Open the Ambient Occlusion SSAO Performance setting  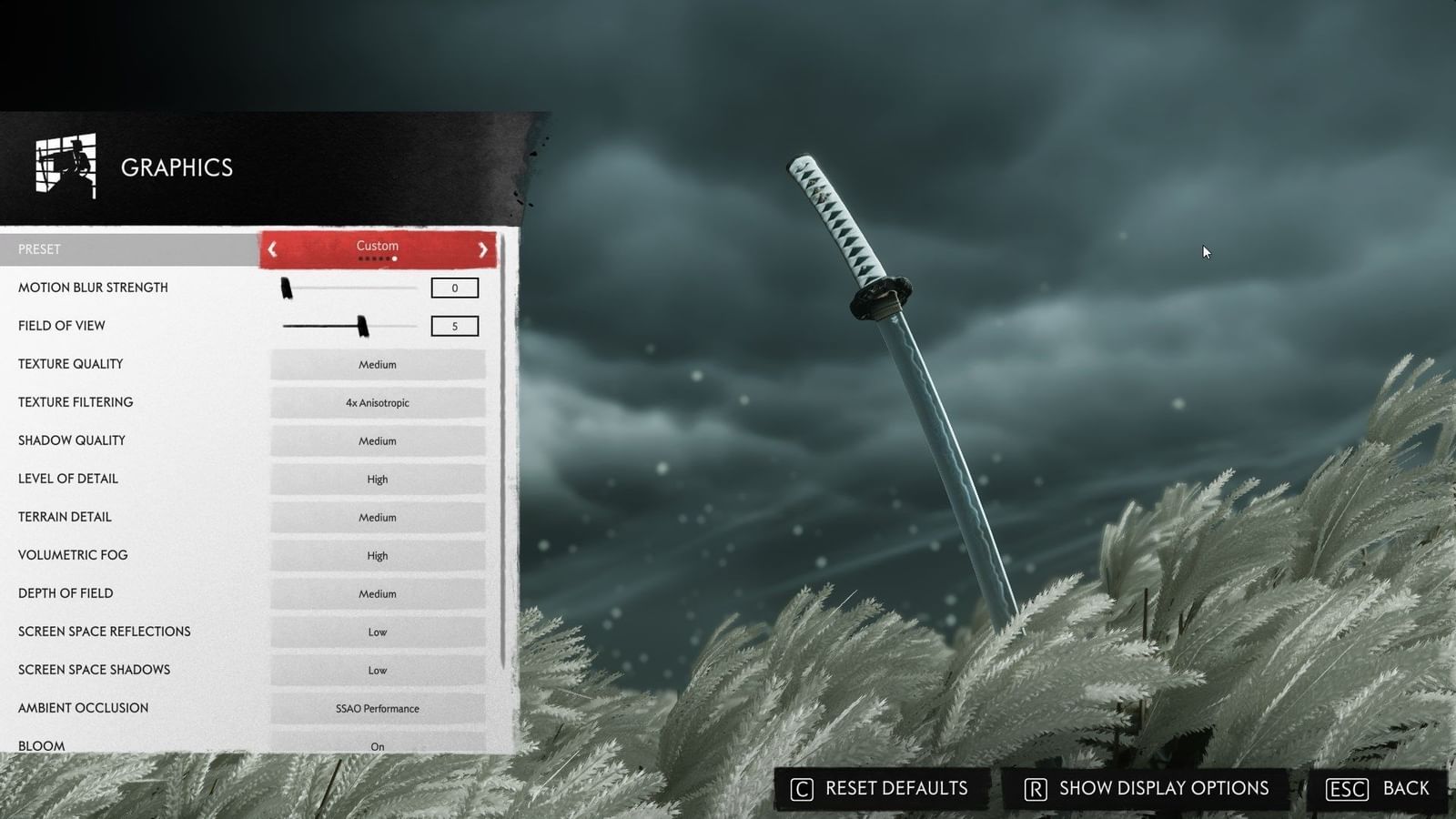378,708
